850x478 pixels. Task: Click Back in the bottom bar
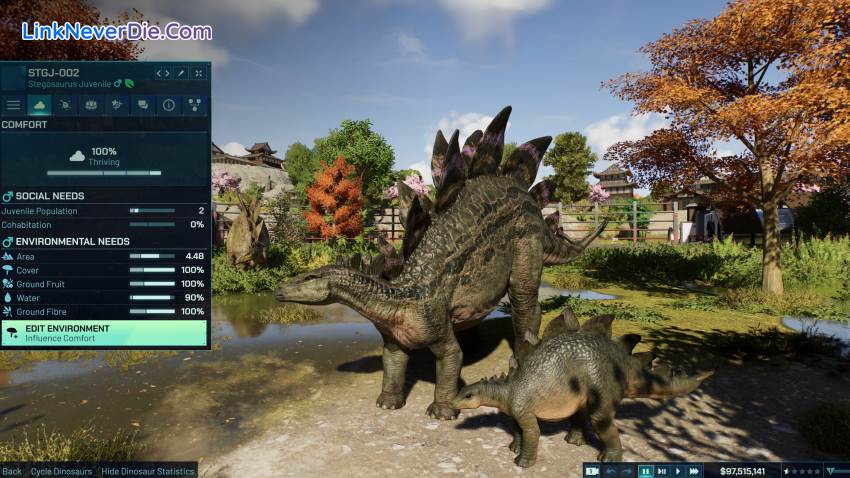pos(12,471)
